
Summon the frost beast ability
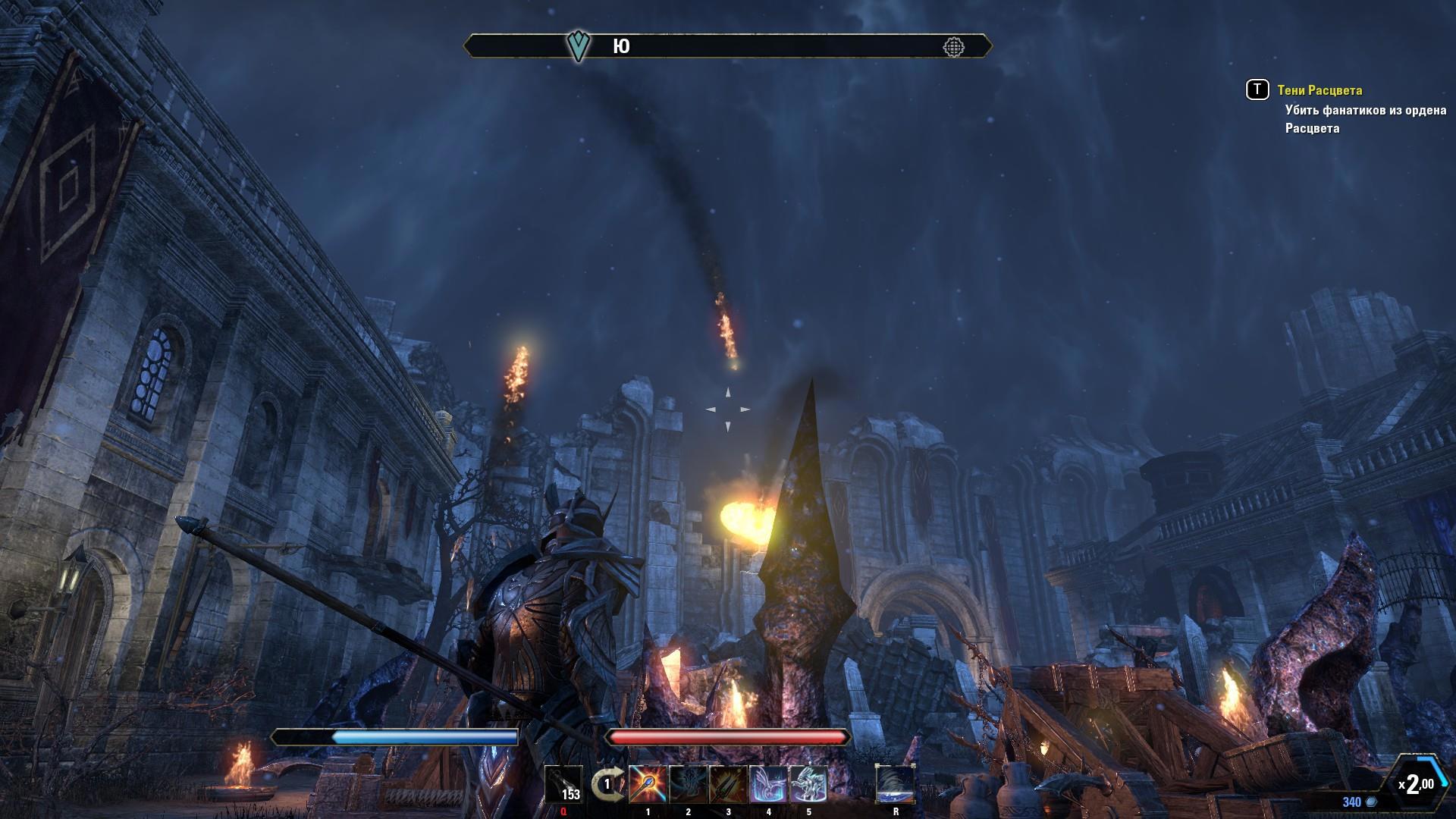coord(808,785)
